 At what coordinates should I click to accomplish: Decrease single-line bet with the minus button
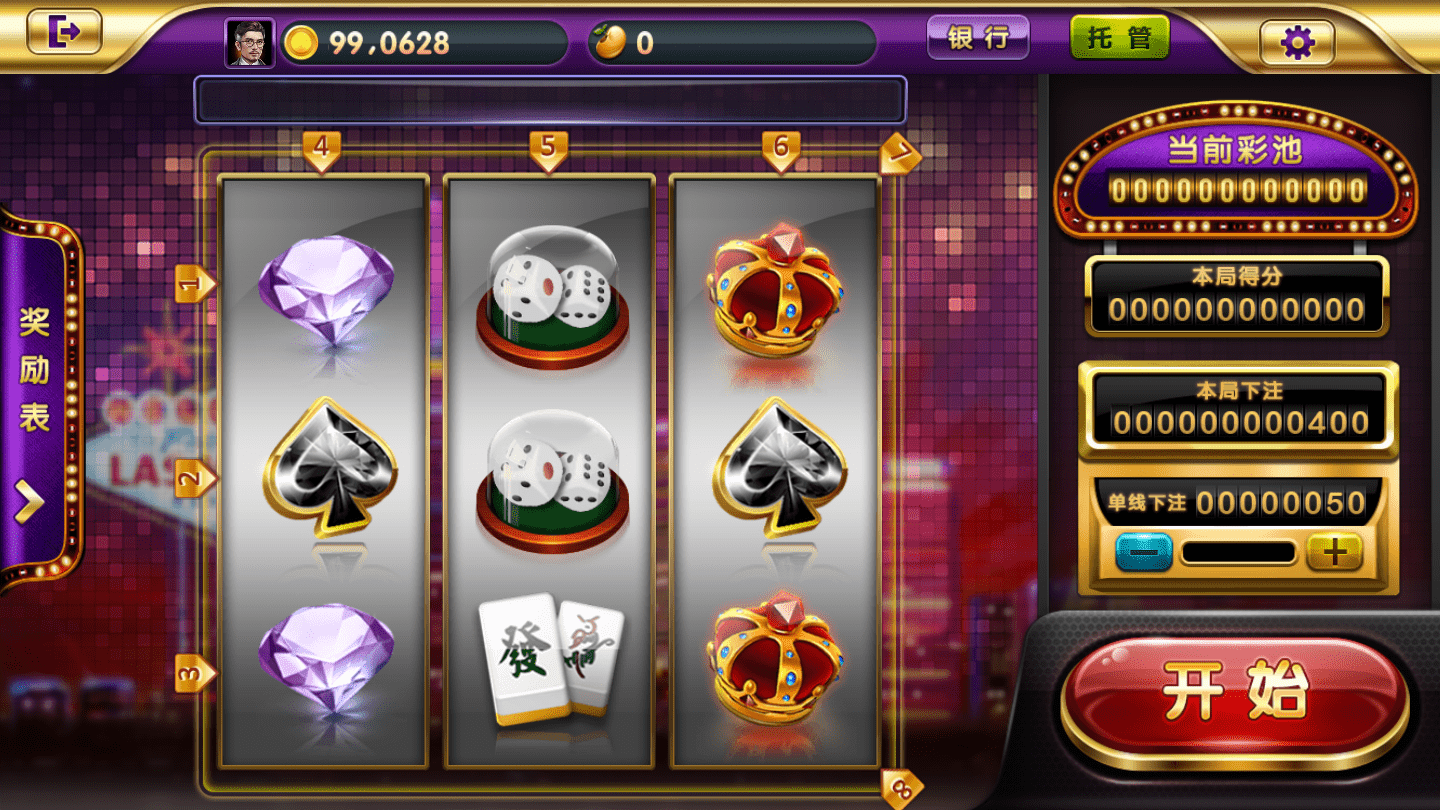pyautogui.click(x=1143, y=551)
